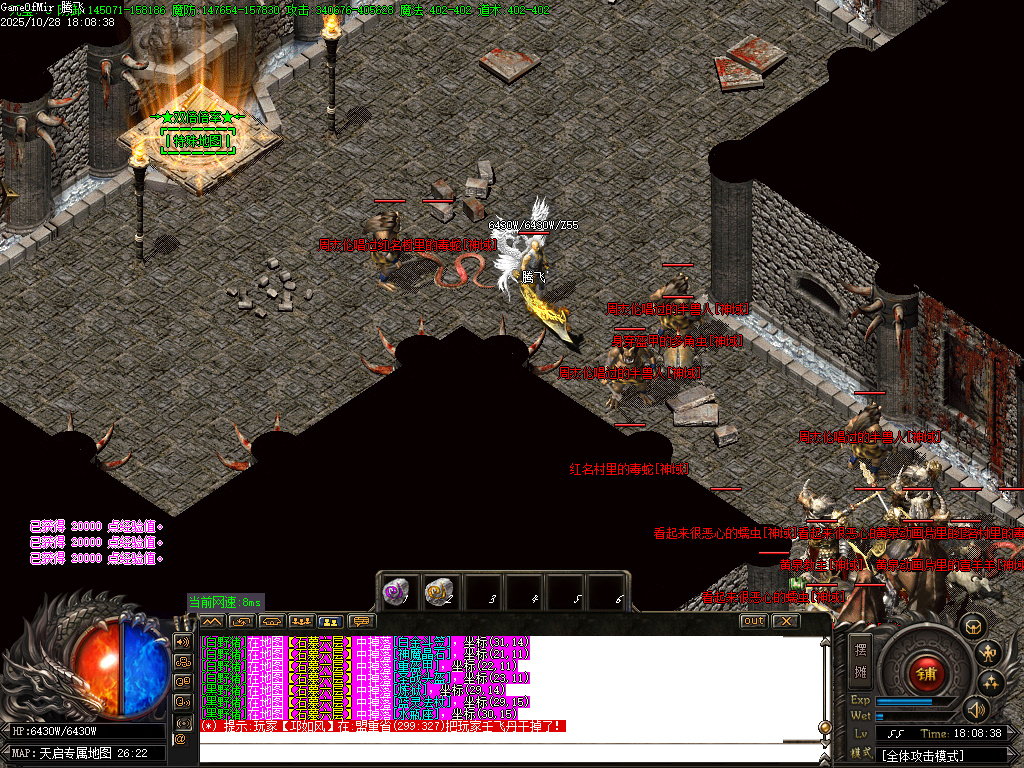1024x768 pixels.
Task: Click the chat scrollbar's round gold handle
Action: tap(824, 727)
